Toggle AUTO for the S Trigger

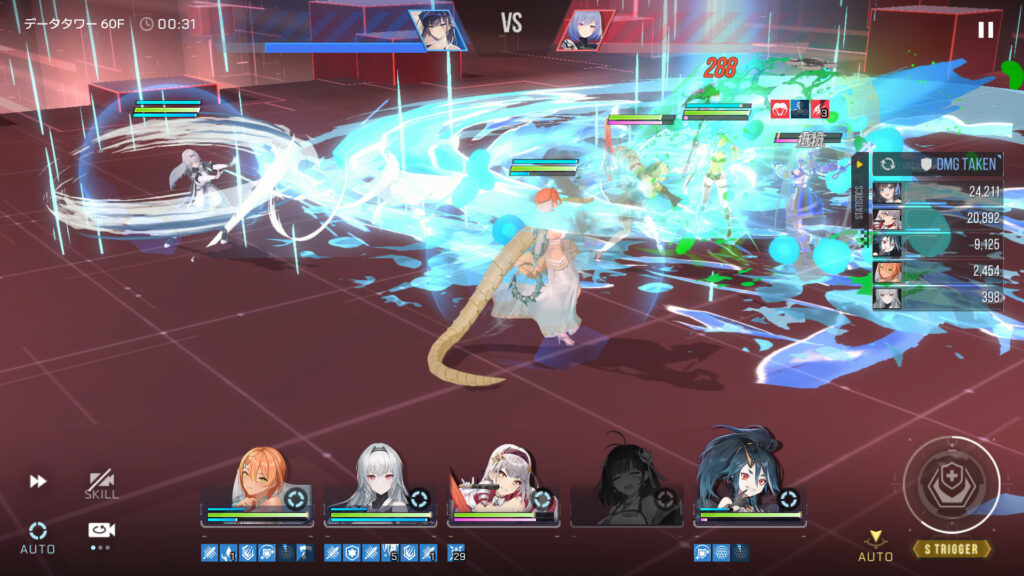(x=875, y=545)
